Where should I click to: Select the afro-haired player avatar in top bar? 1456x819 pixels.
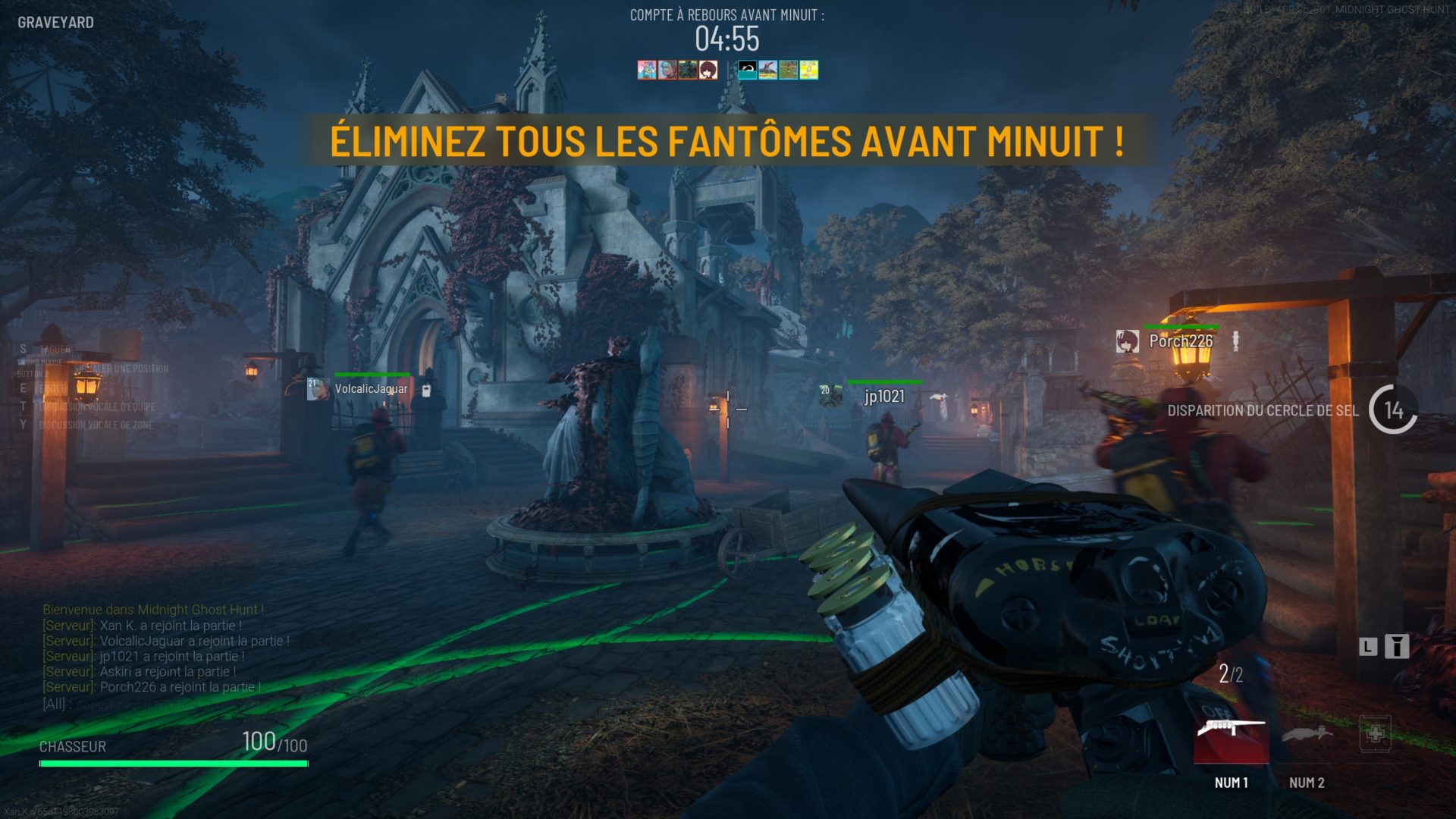click(x=708, y=71)
